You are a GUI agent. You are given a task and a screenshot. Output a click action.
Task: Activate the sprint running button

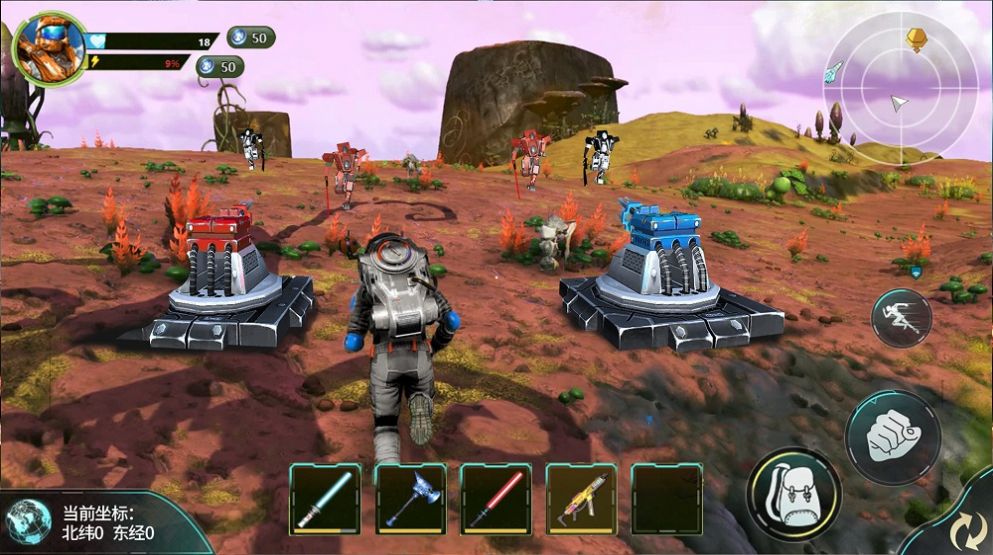[x=901, y=318]
